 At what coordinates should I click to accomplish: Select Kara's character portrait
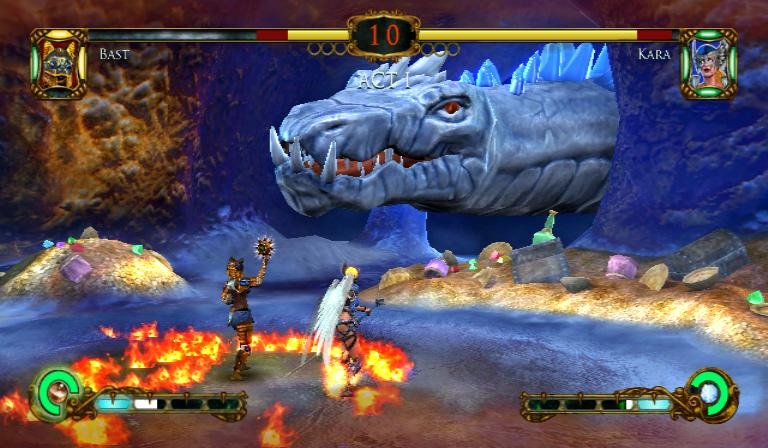[x=708, y=63]
